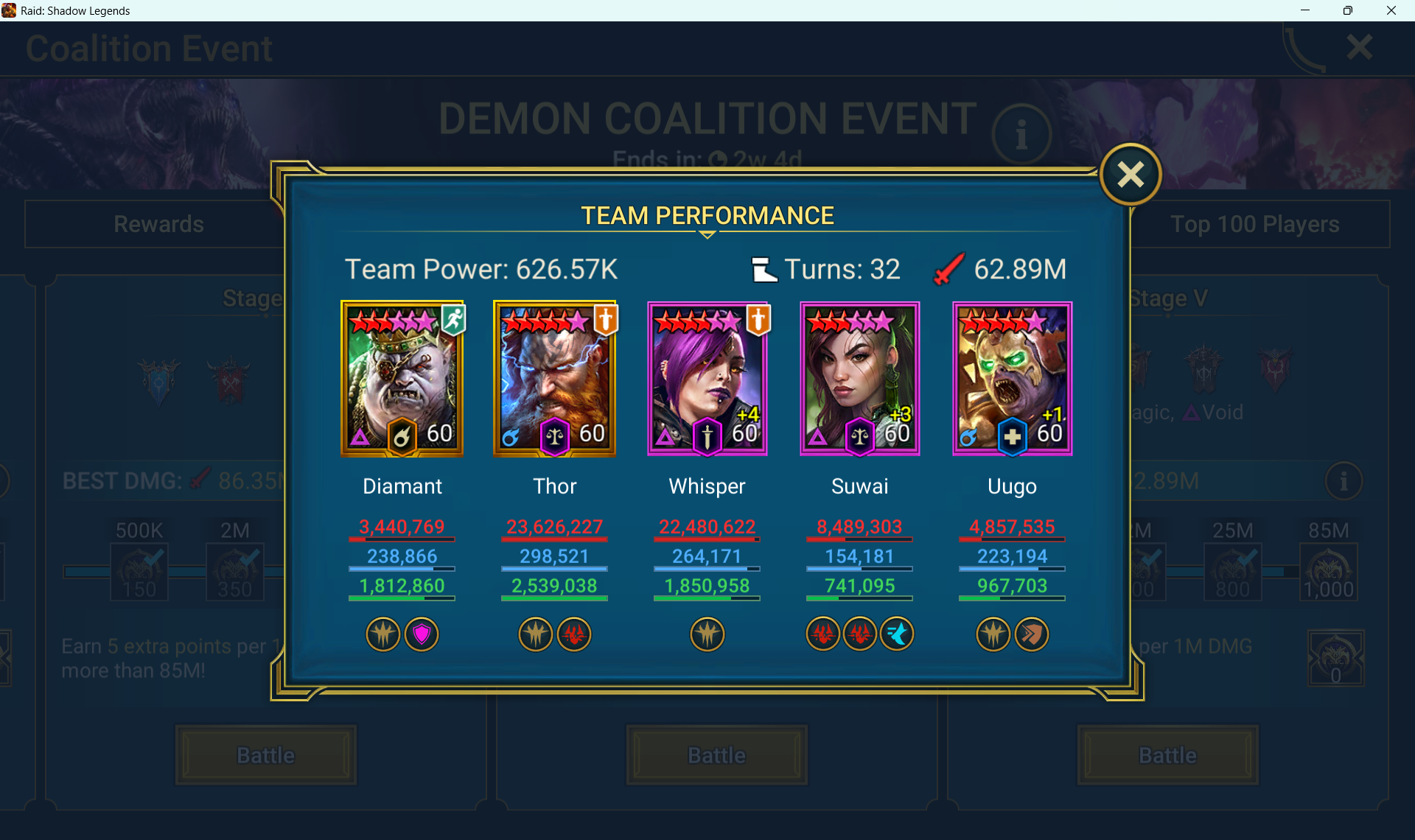This screenshot has height=840, width=1415.
Task: Maximize the Raid: Shadow Legends window
Action: [x=1348, y=10]
